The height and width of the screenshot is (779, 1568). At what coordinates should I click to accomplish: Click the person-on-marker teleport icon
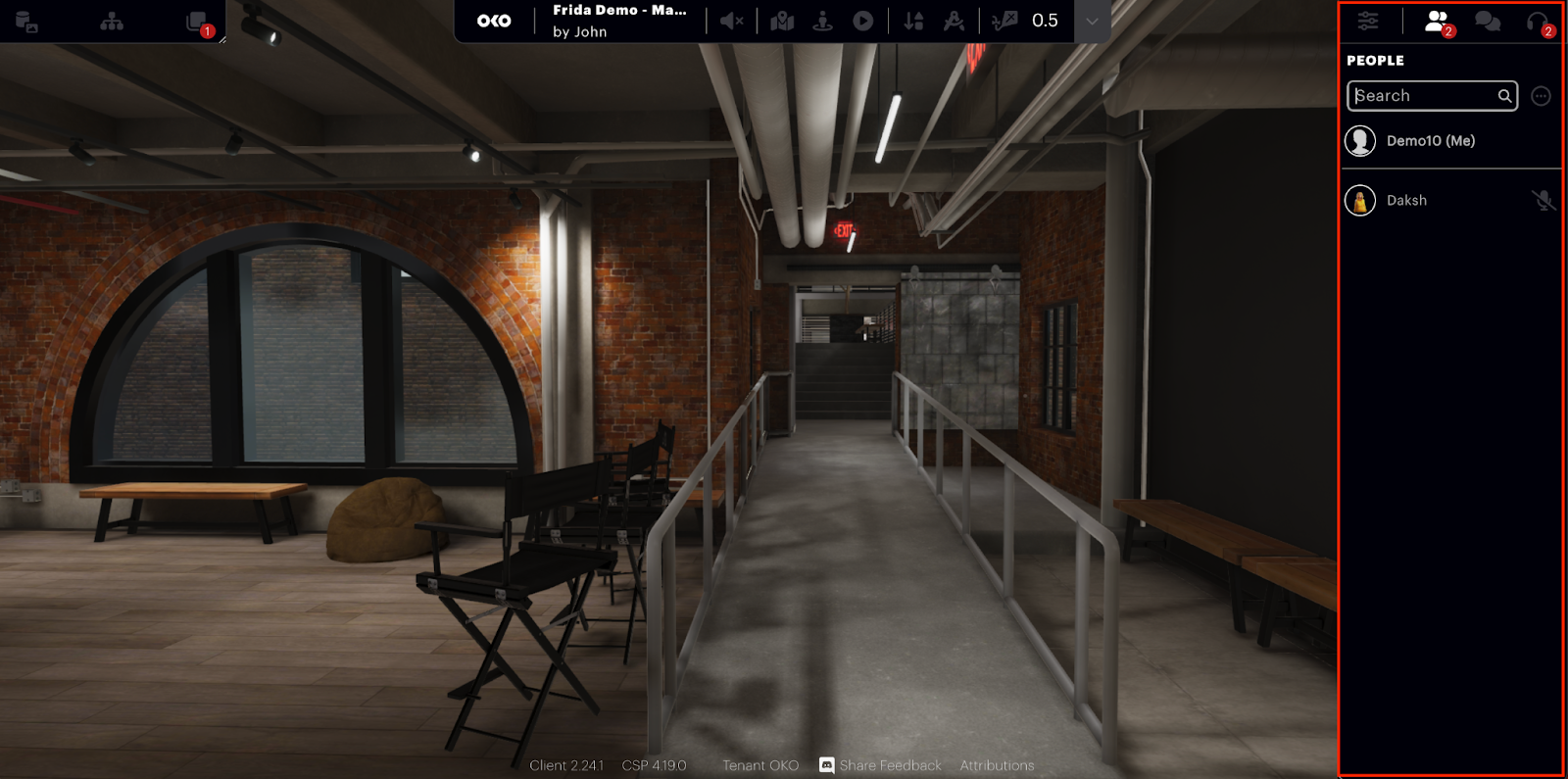[x=822, y=21]
